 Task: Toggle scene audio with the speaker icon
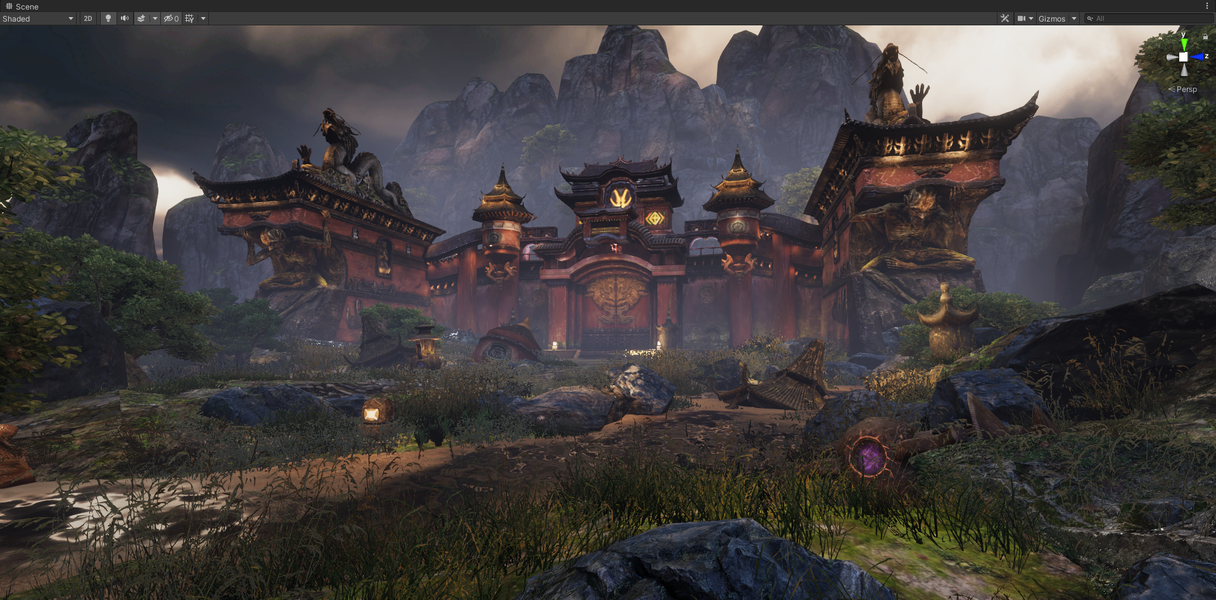[125, 18]
